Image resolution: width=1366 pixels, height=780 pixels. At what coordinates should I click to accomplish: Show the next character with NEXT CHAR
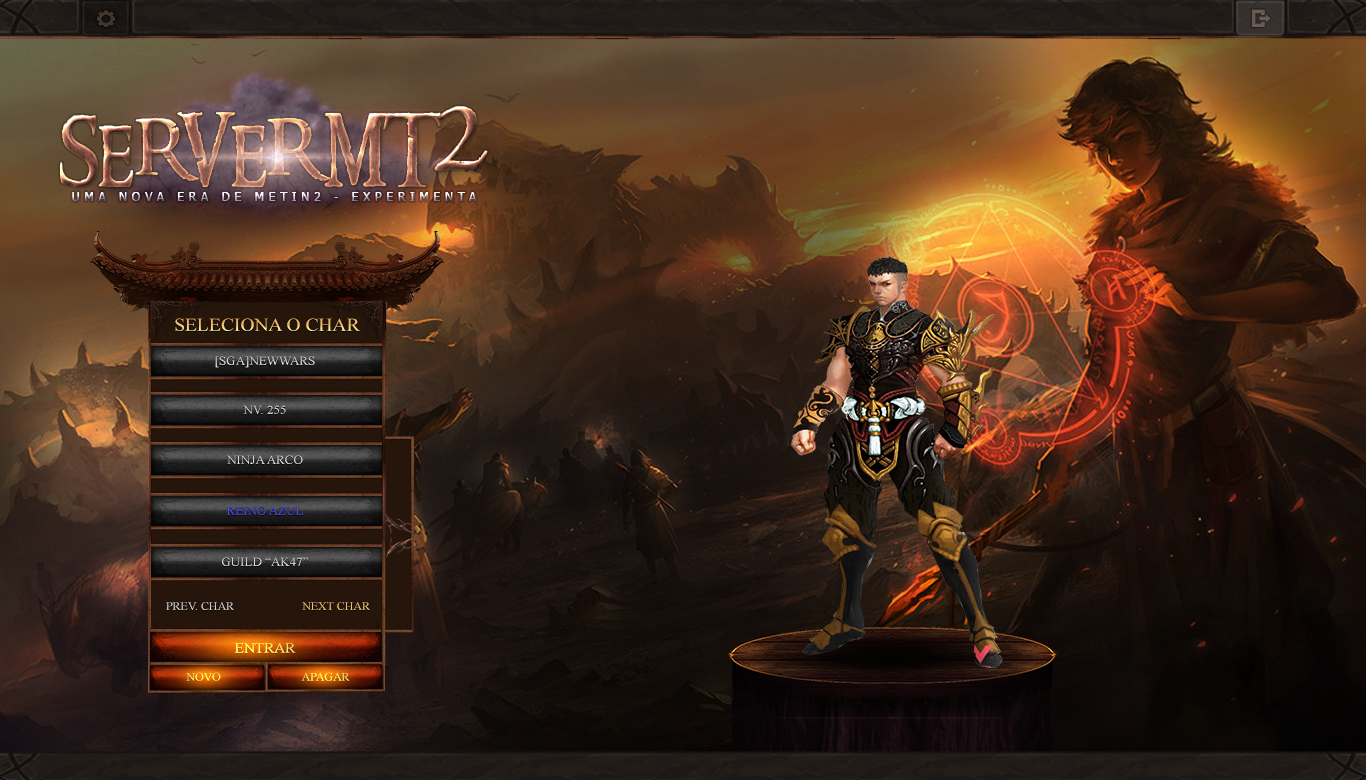tap(336, 606)
